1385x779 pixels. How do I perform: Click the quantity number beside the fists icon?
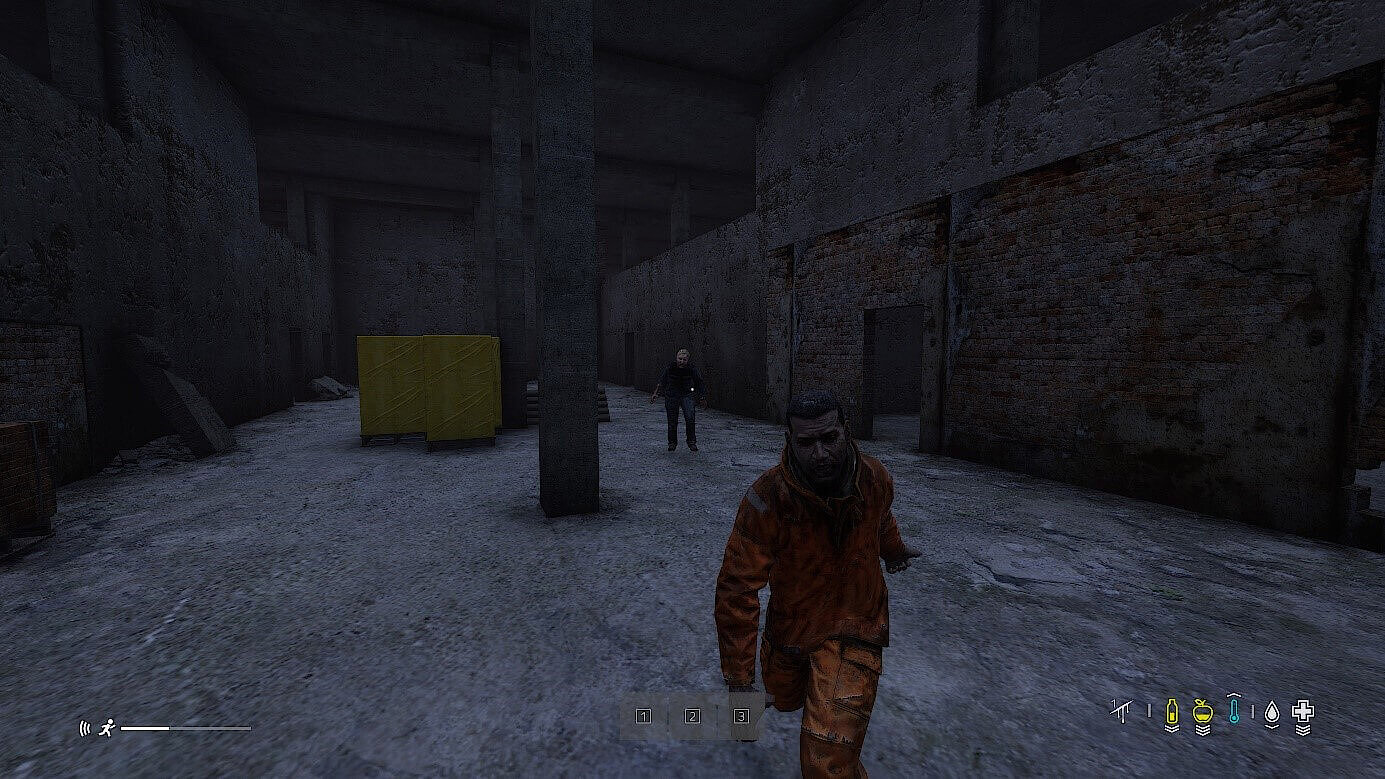pyautogui.click(x=1114, y=702)
